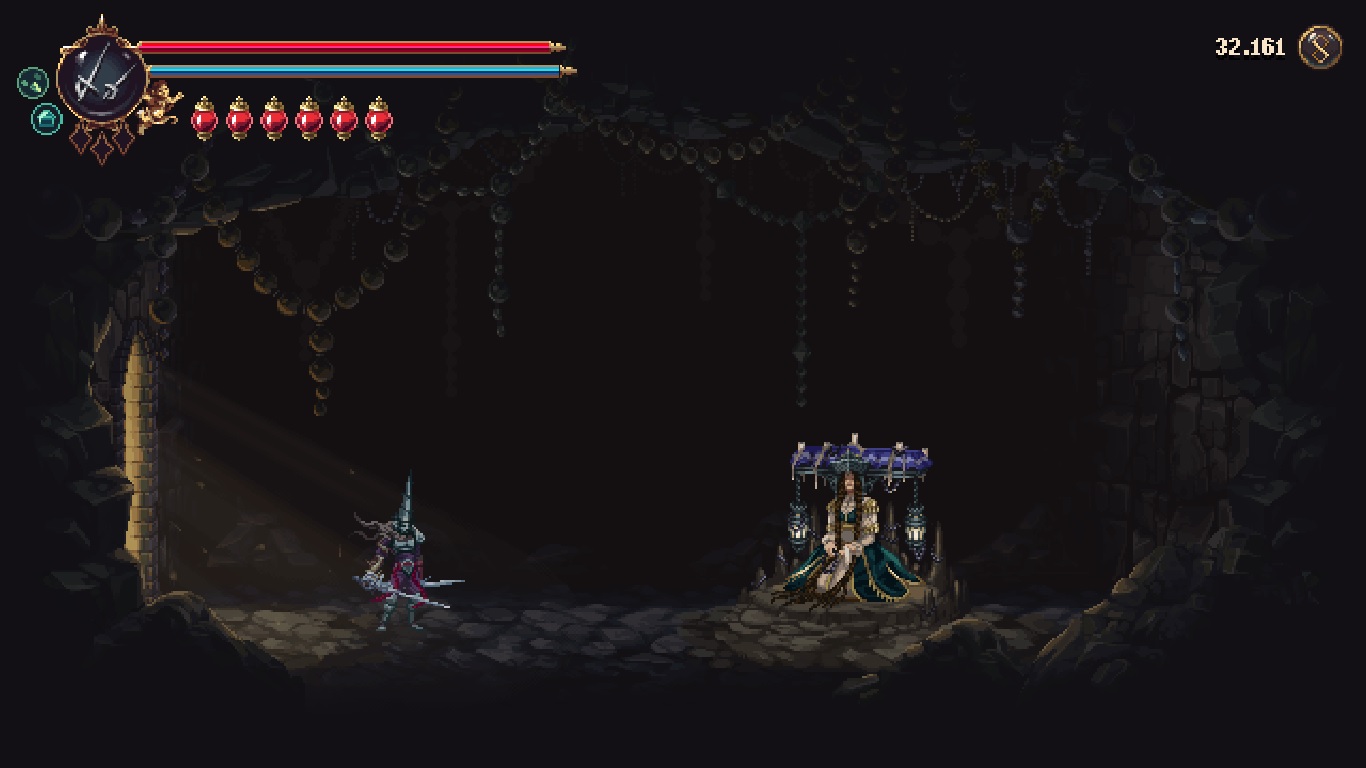Click the Tears of Atonement currency icon

pyautogui.click(x=1319, y=47)
